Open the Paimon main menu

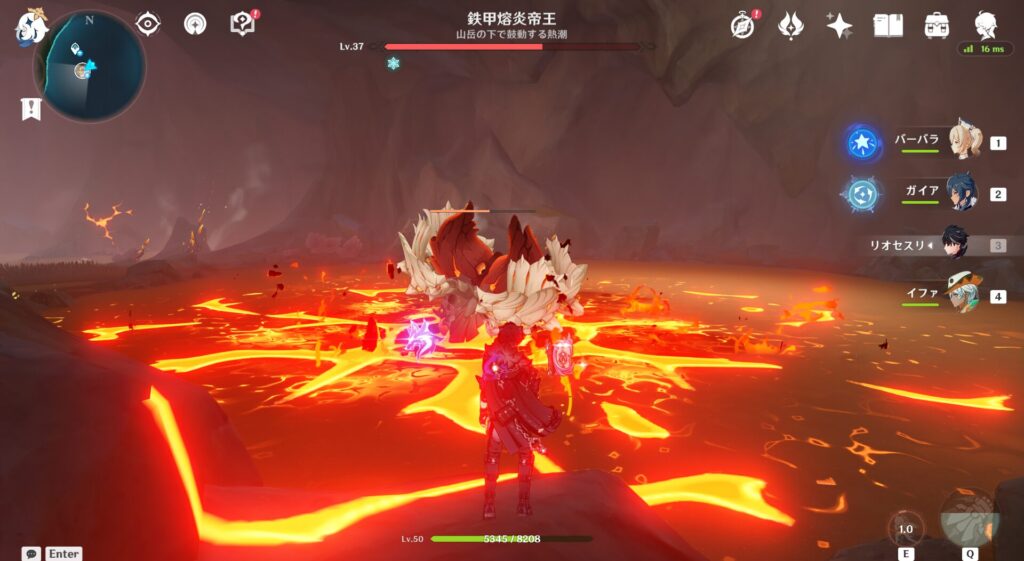point(32,27)
